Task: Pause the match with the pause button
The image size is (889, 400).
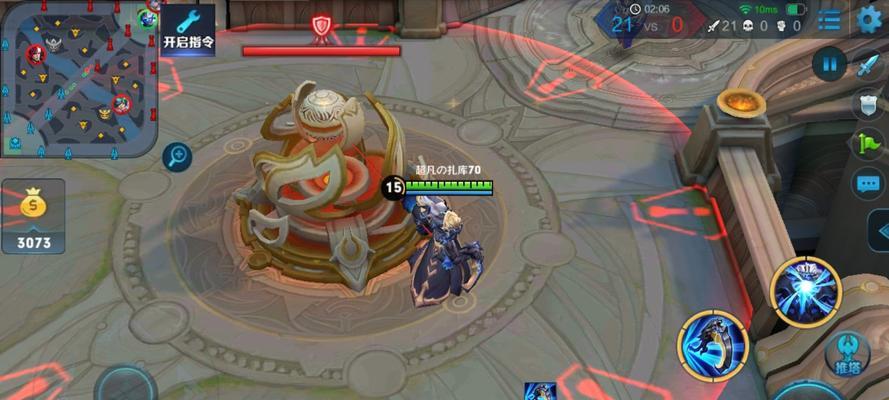Action: [x=829, y=64]
